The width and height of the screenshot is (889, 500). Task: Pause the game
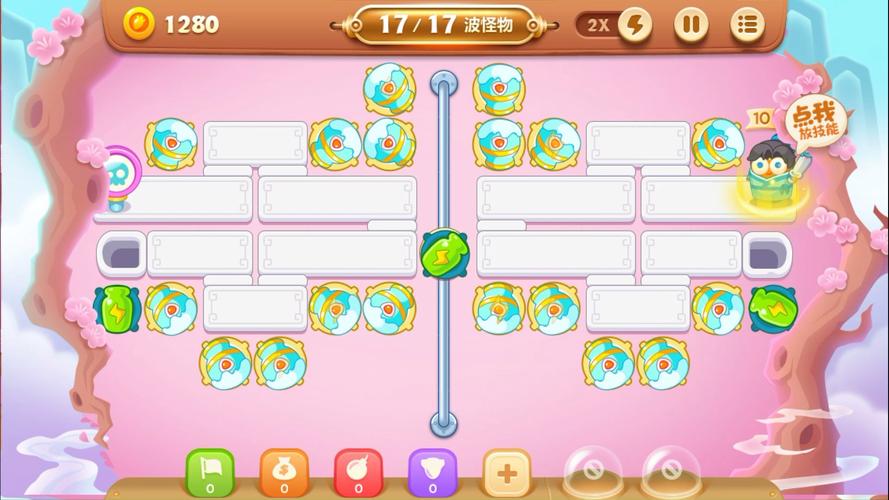pyautogui.click(x=690, y=25)
